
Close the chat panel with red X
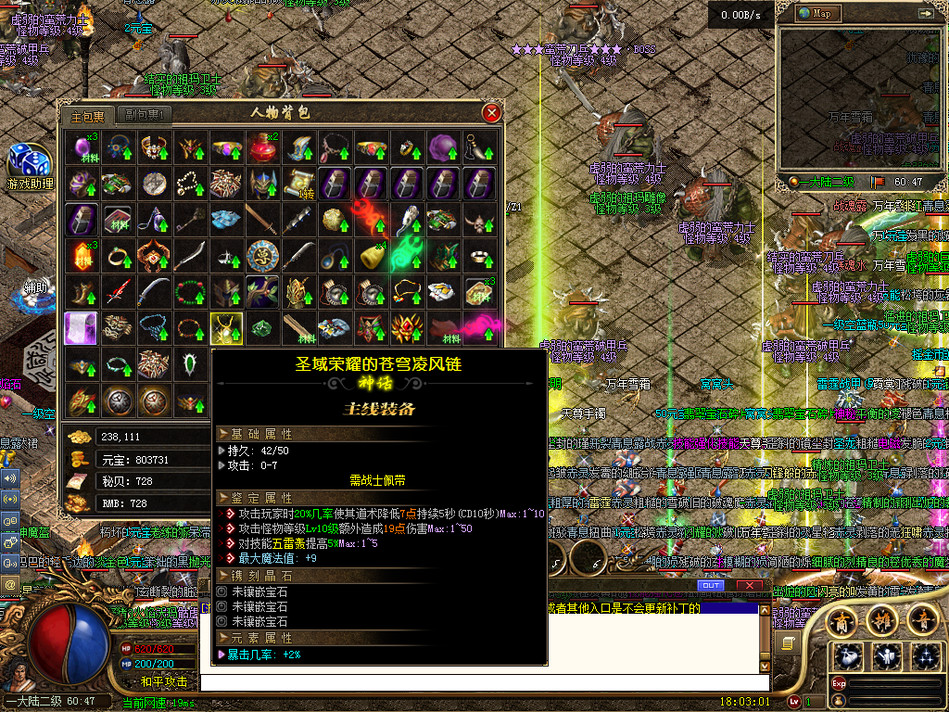[748, 585]
